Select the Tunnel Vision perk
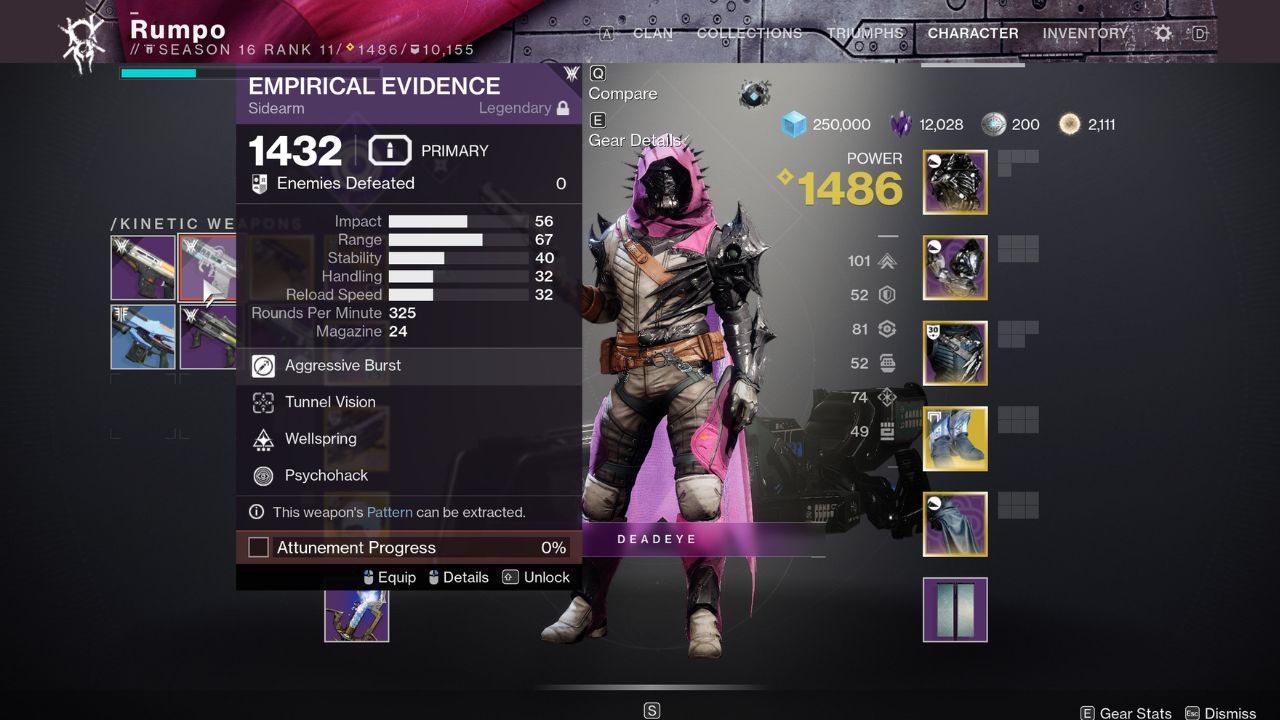The height and width of the screenshot is (720, 1280). [x=330, y=402]
